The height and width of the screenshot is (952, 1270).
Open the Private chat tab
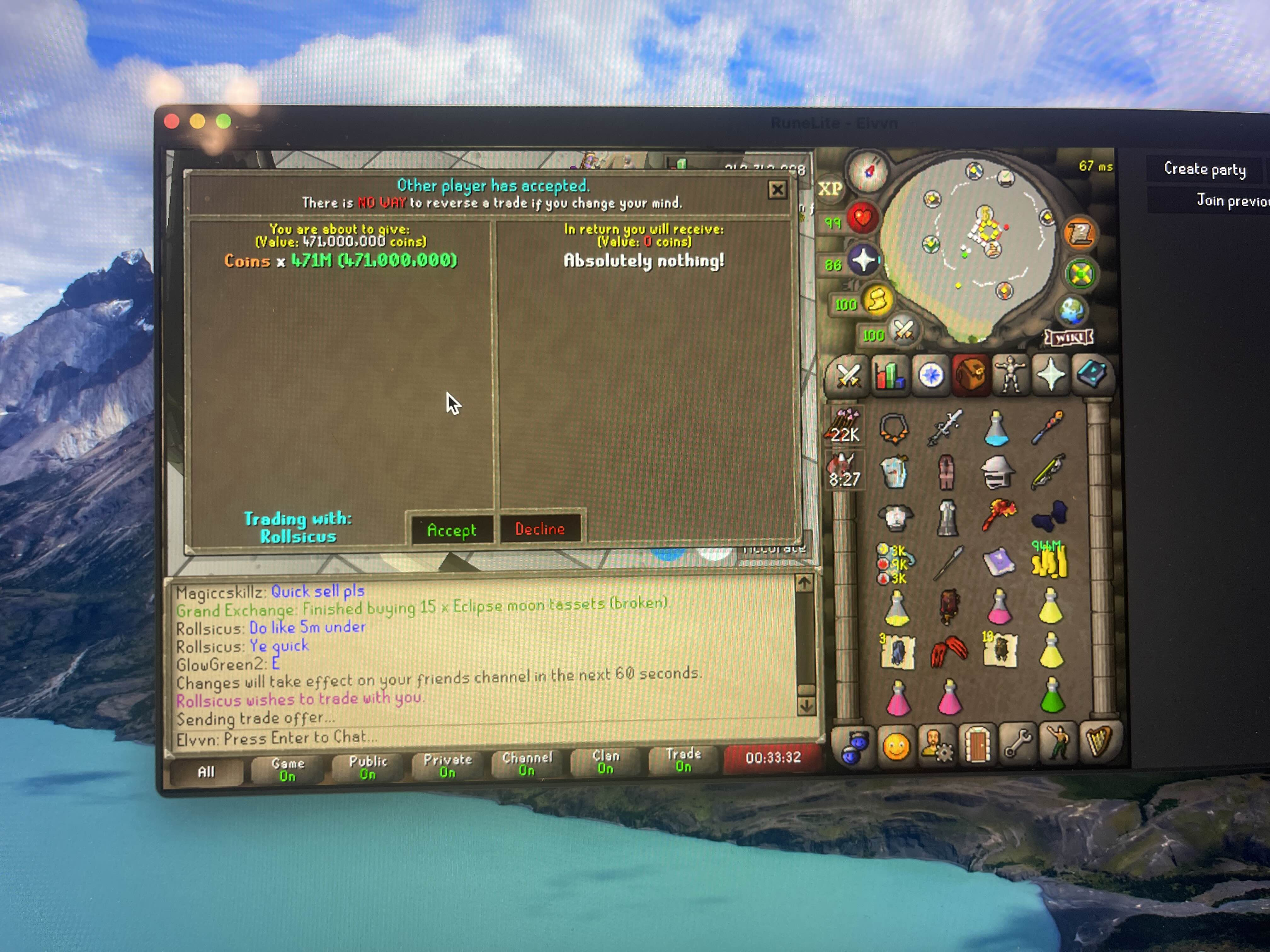click(447, 766)
